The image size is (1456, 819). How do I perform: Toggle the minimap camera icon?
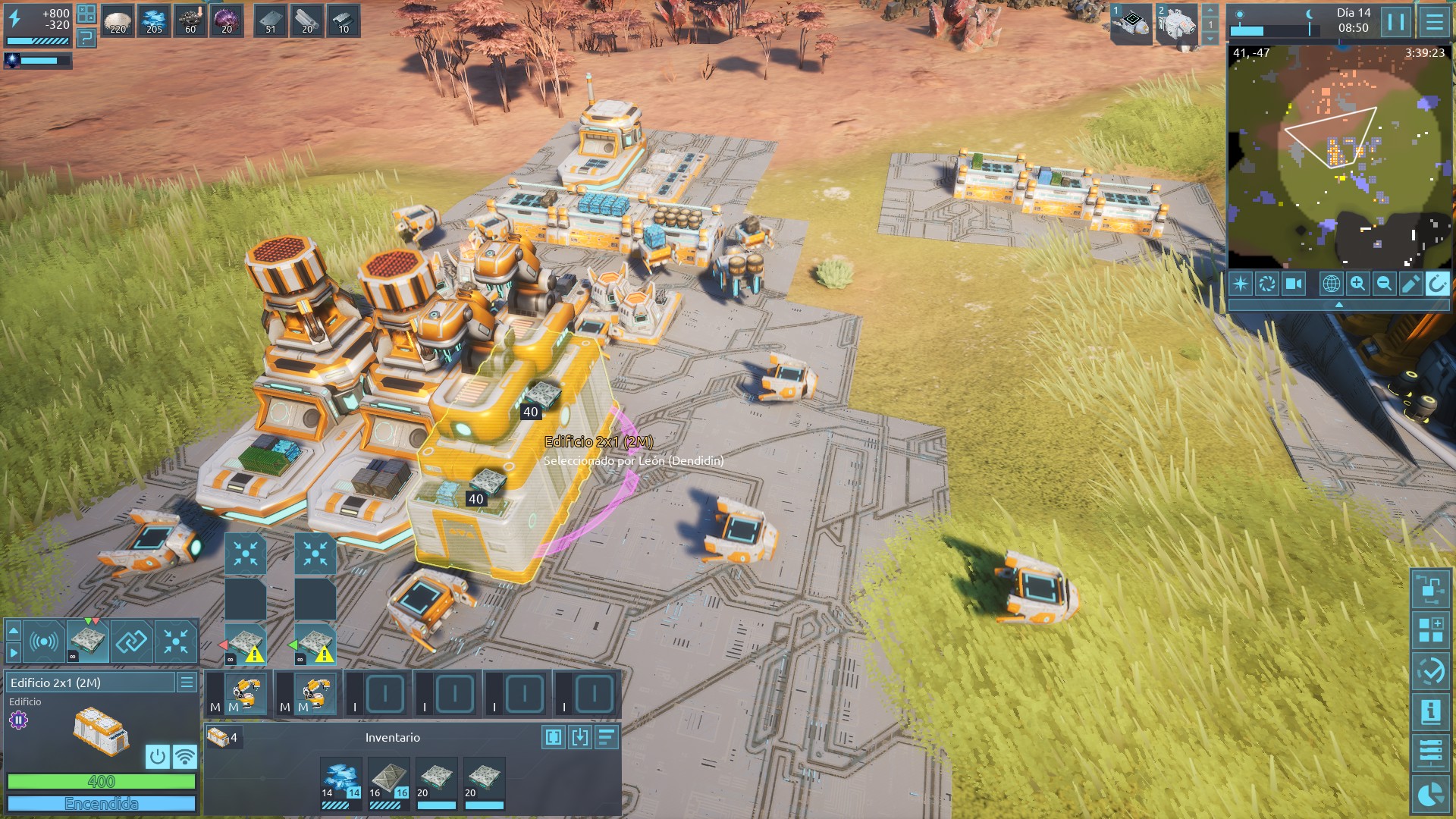click(1293, 284)
